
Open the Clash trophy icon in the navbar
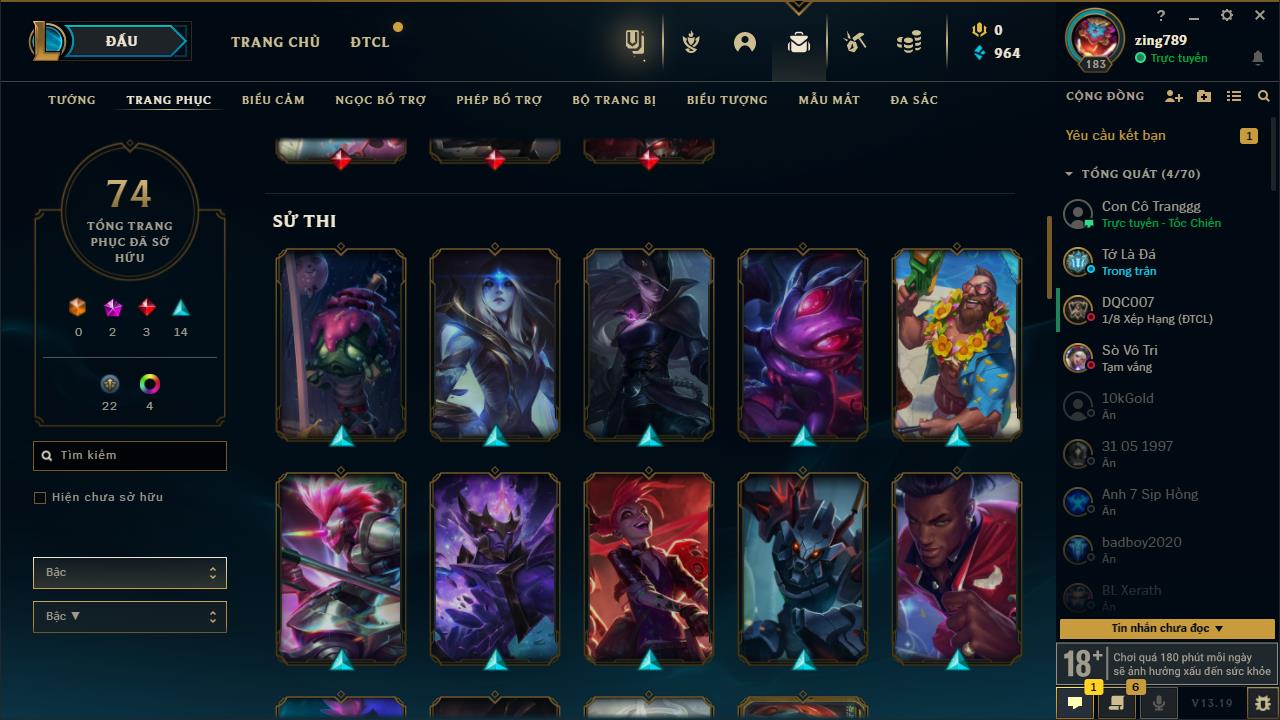(x=690, y=42)
